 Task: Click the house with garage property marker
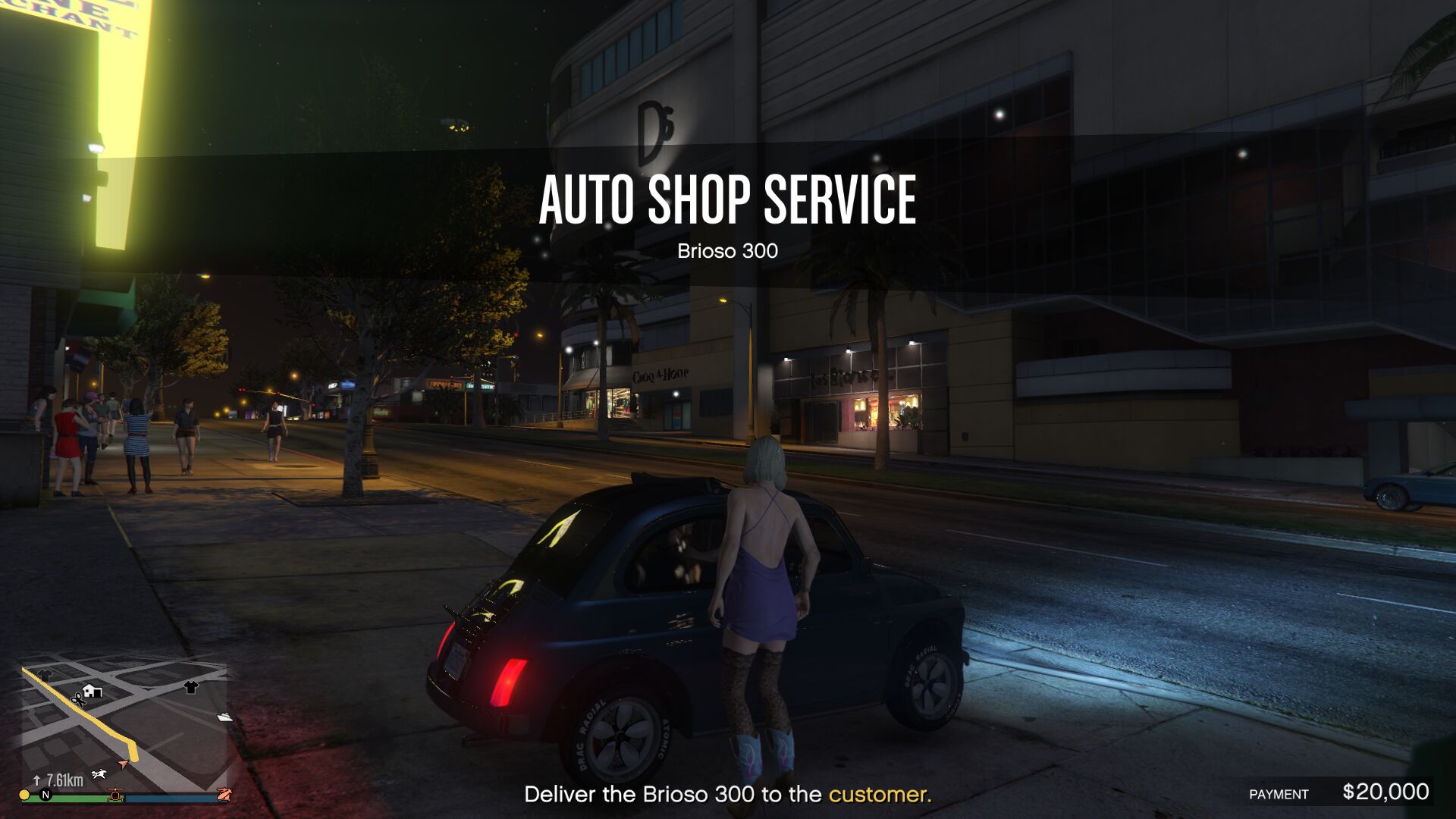[93, 691]
